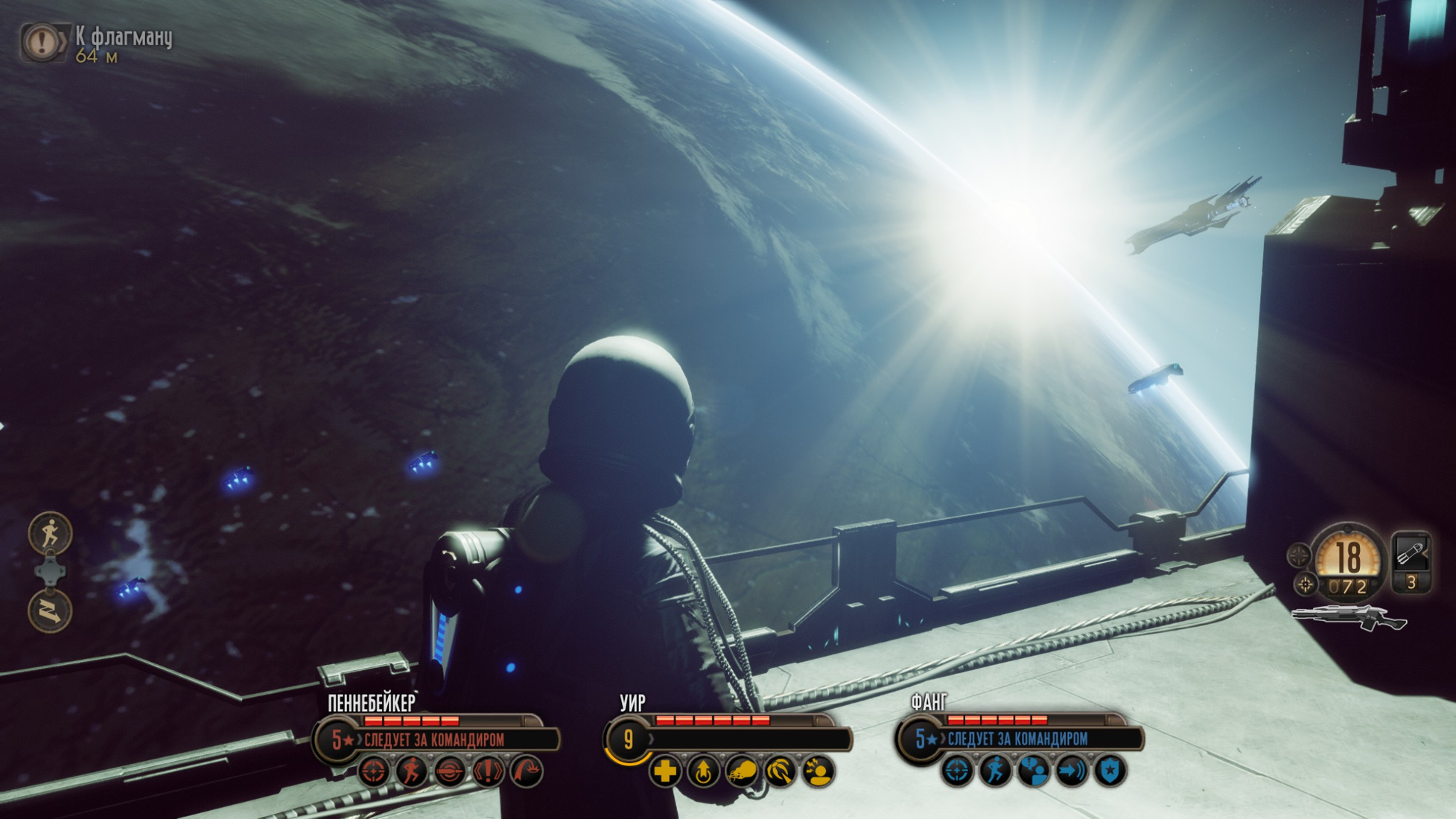Activate Уир's yellow cross Heal ability
The height and width of the screenshot is (819, 1456).
[665, 772]
